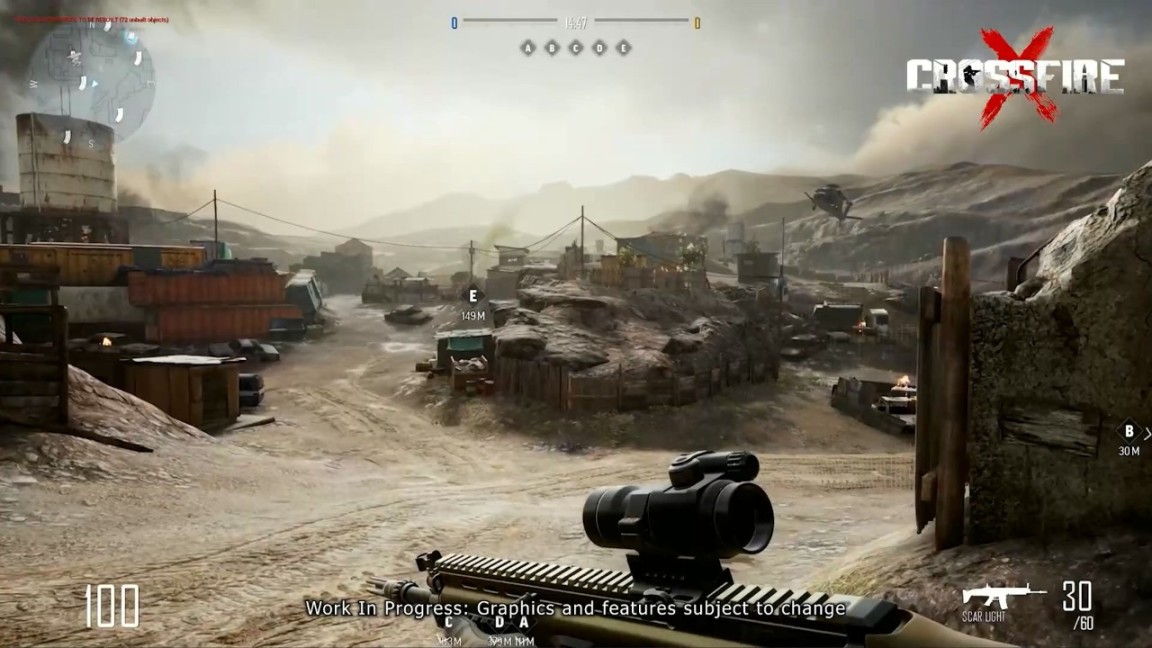Pick capture point D in the objective status row
Image resolution: width=1152 pixels, height=648 pixels.
point(599,48)
